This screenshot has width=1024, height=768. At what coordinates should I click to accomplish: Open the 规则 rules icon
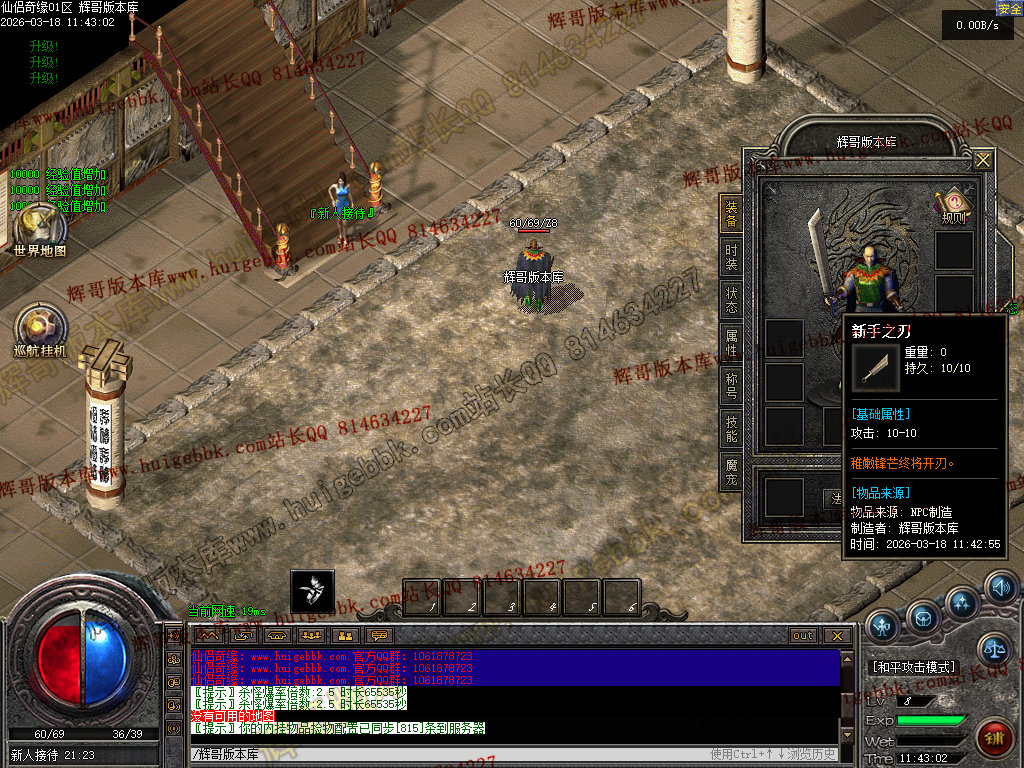953,206
